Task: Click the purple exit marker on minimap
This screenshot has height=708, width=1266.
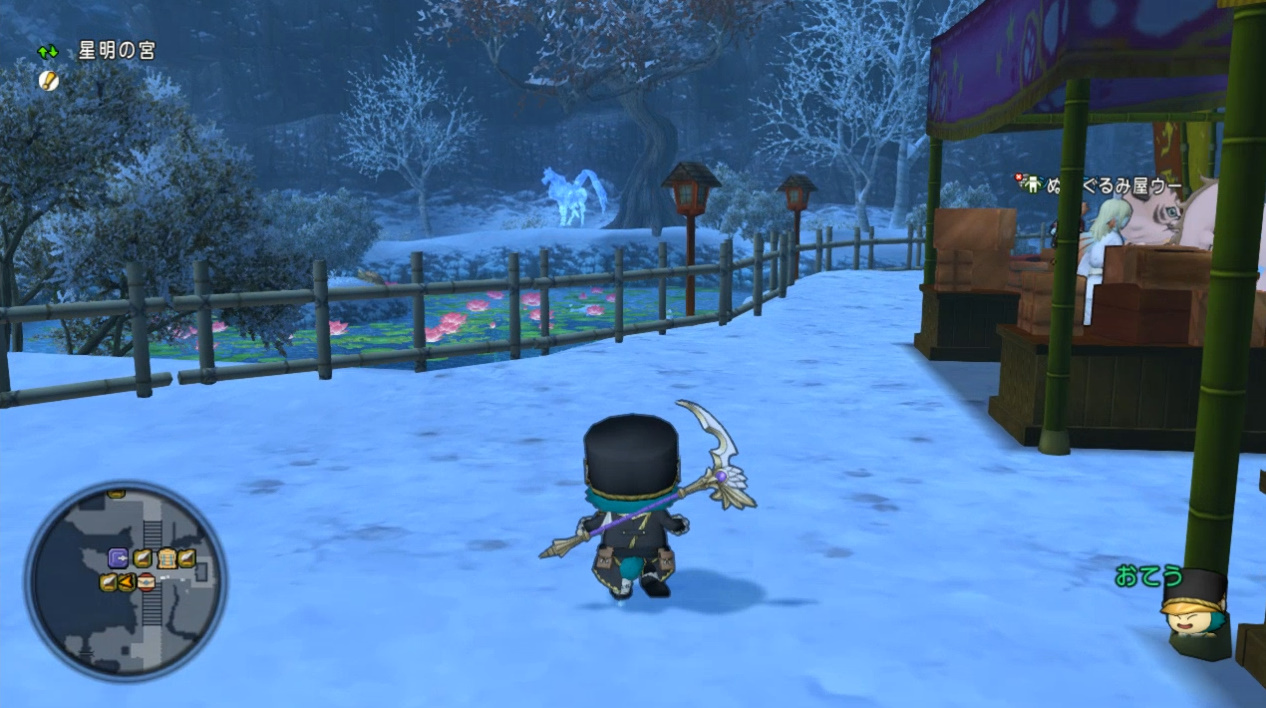Action: pyautogui.click(x=118, y=559)
